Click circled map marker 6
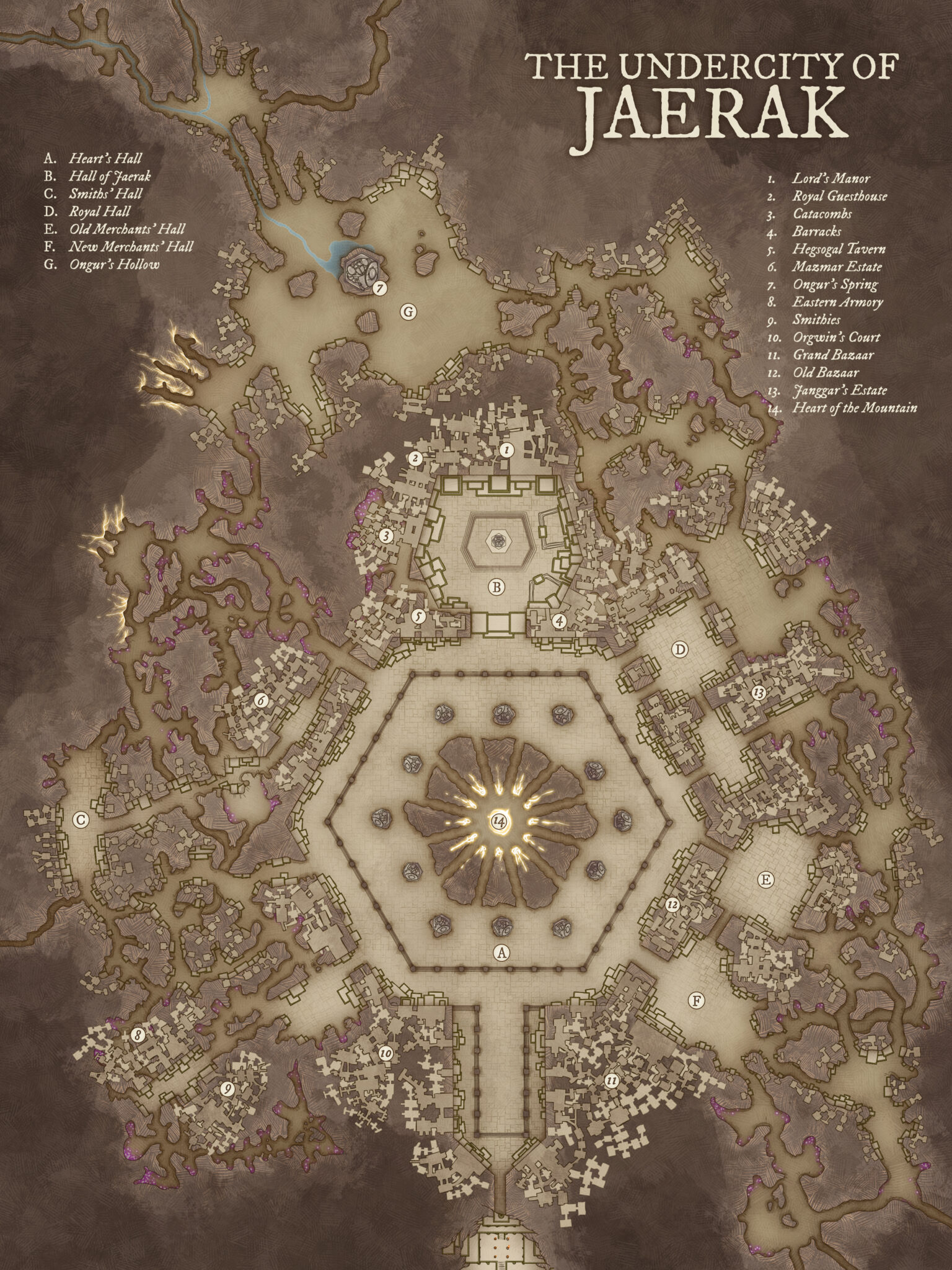 261,700
